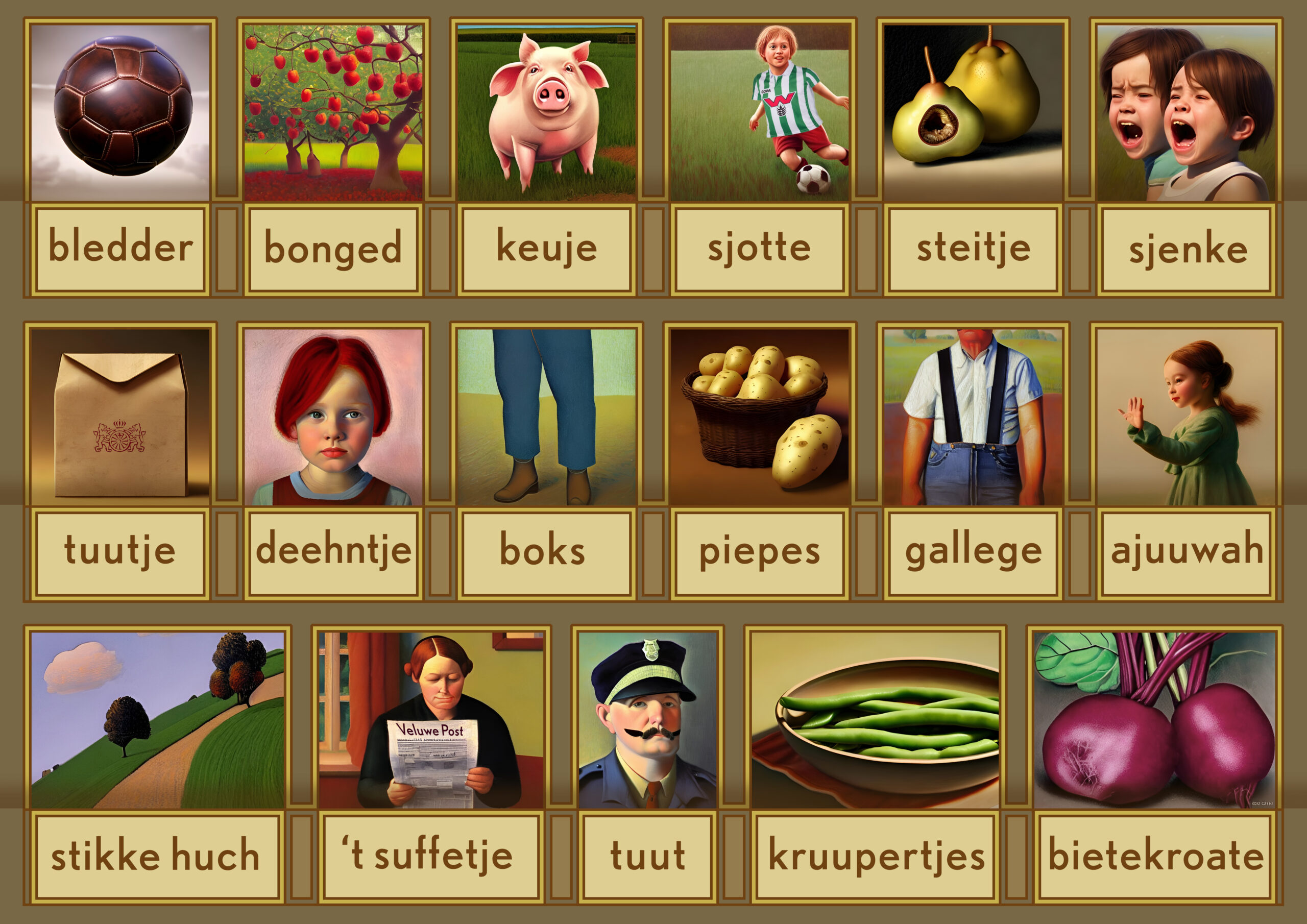1307x924 pixels.
Task: Click the 'ajuuwah' word label
Action: 1188,551
